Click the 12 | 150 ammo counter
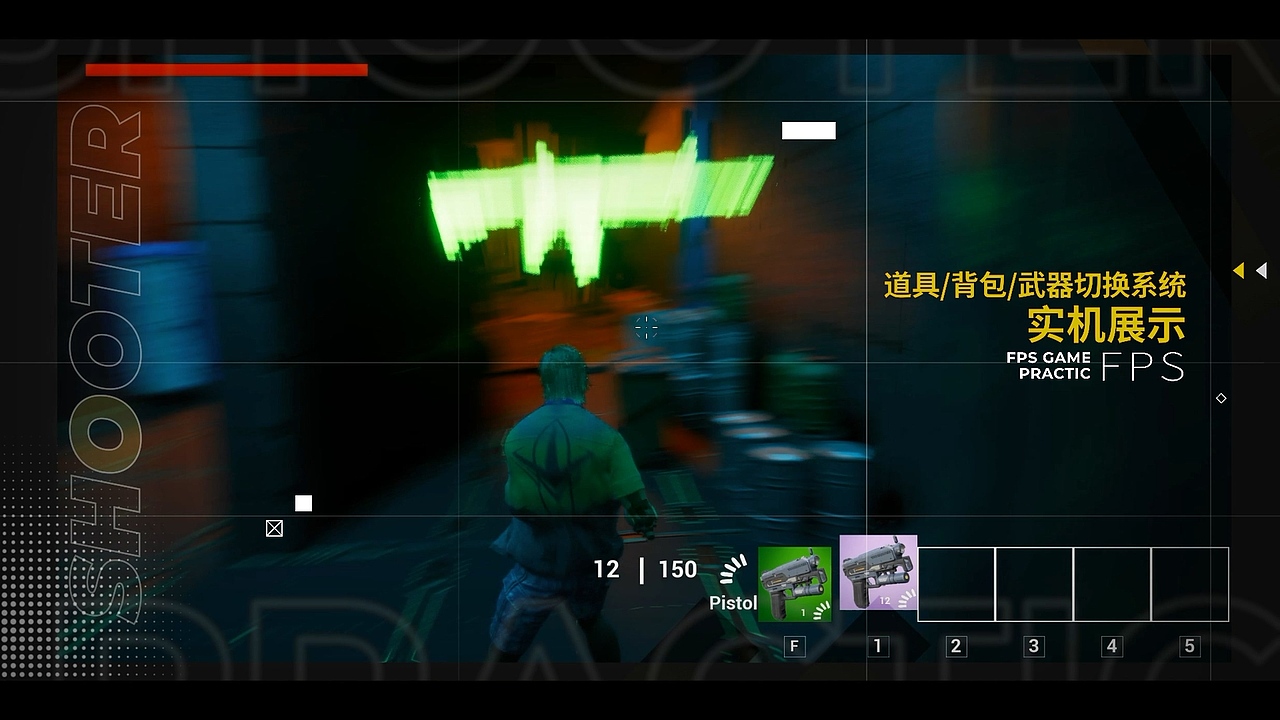The height and width of the screenshot is (720, 1280). 645,570
